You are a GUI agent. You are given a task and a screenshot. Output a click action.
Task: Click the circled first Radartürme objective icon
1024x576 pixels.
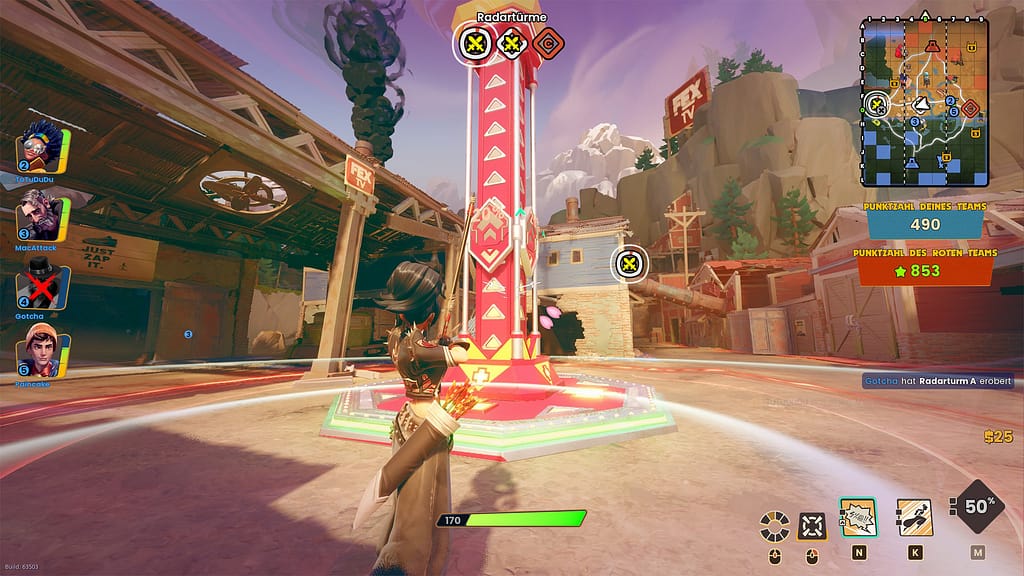(x=475, y=43)
